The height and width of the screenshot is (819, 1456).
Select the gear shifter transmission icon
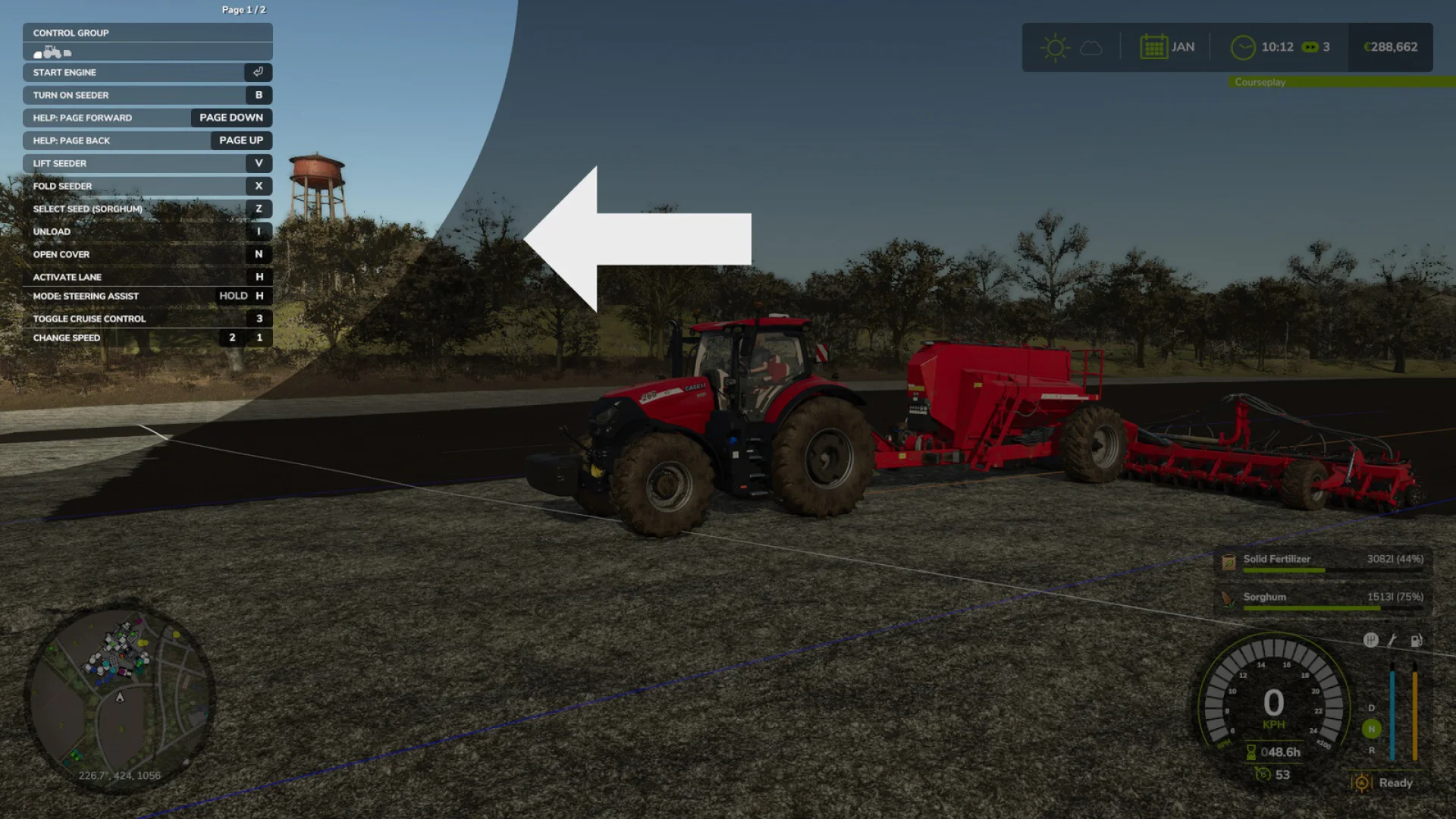(x=1371, y=640)
